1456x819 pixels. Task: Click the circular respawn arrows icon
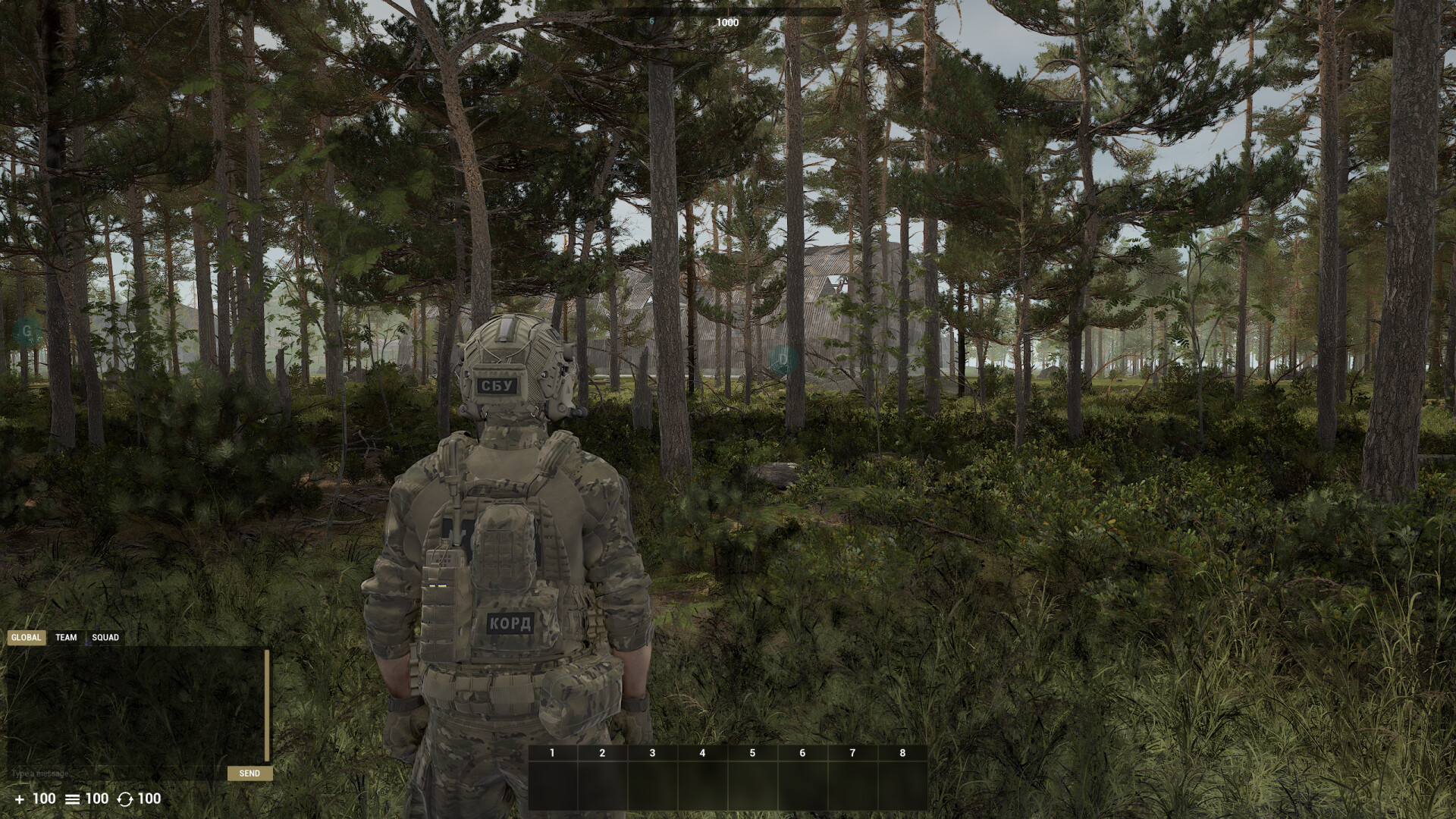tap(125, 799)
